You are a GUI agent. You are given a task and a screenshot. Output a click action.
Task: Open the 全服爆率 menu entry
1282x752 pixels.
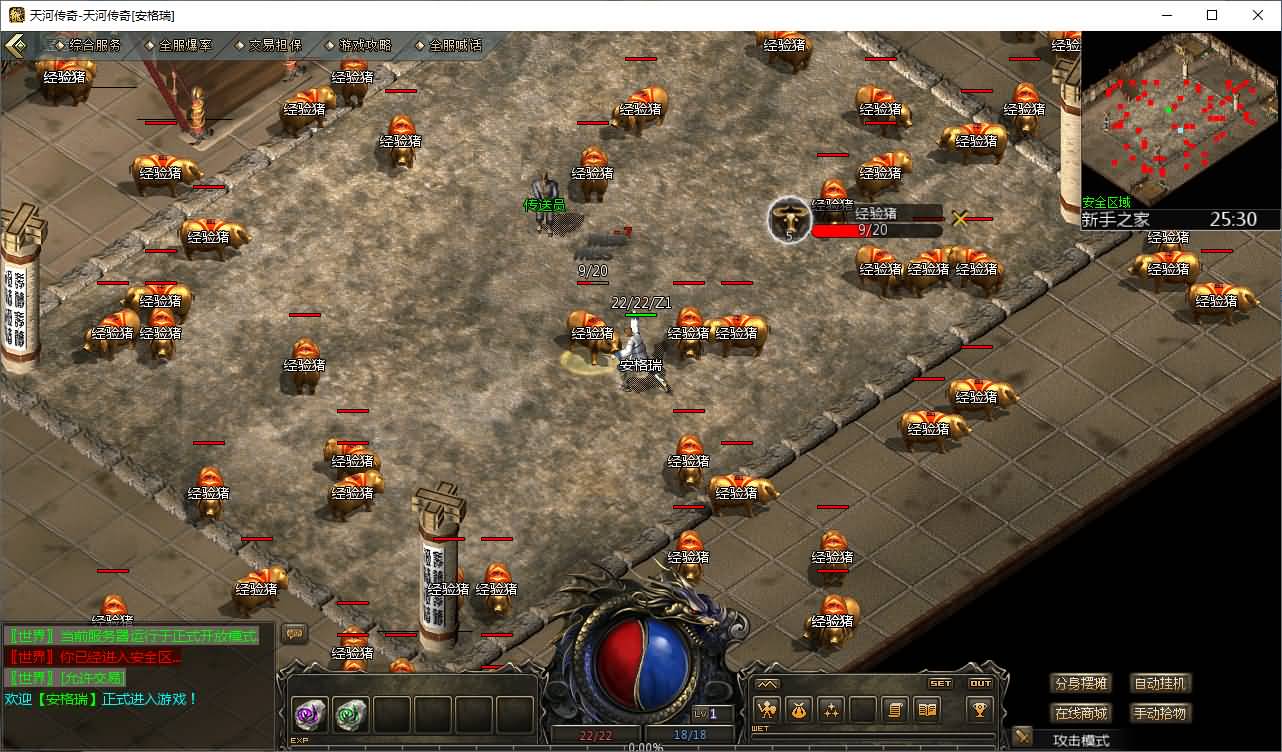[x=178, y=45]
